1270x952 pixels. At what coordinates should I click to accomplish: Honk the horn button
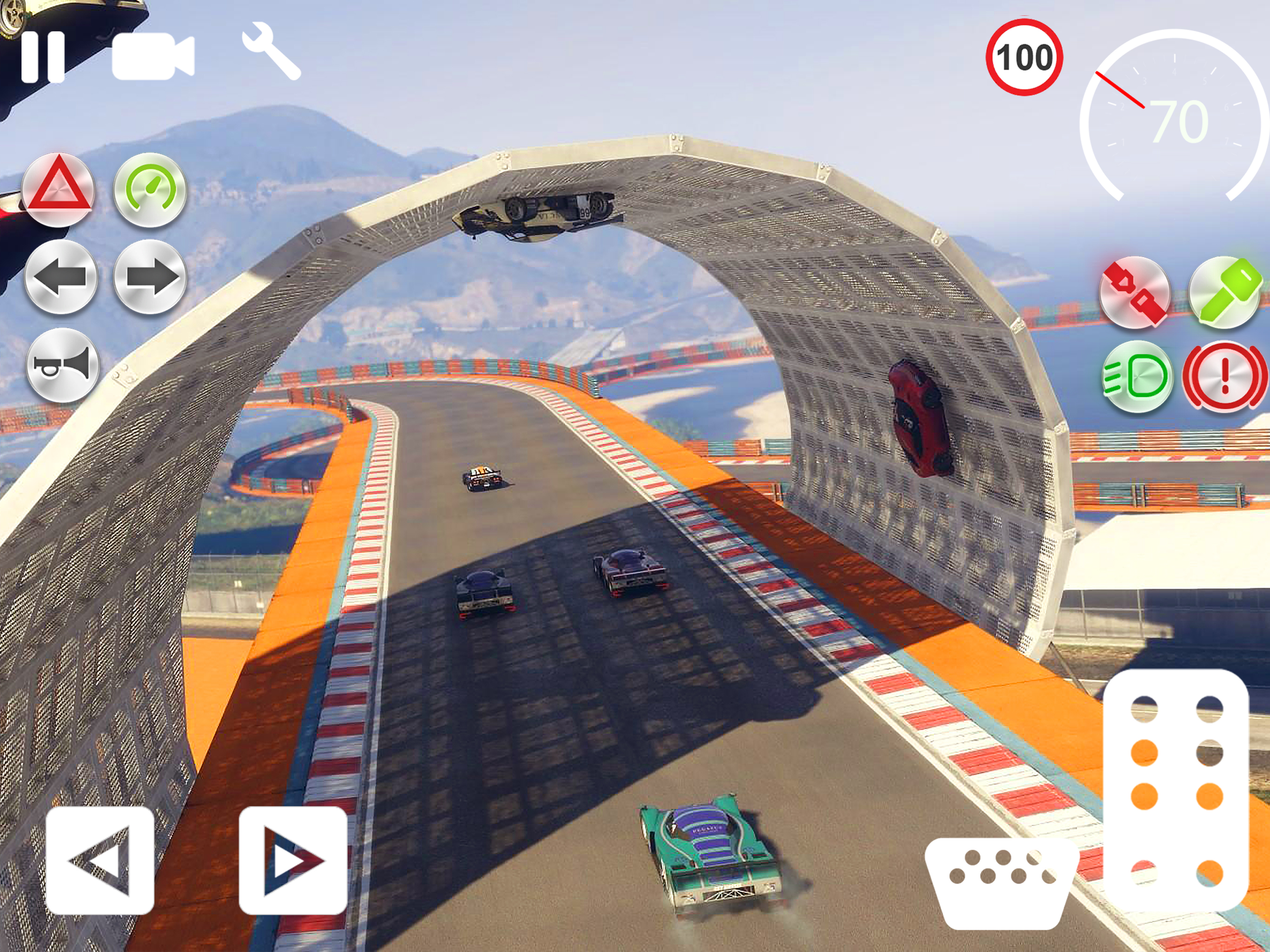(x=62, y=365)
